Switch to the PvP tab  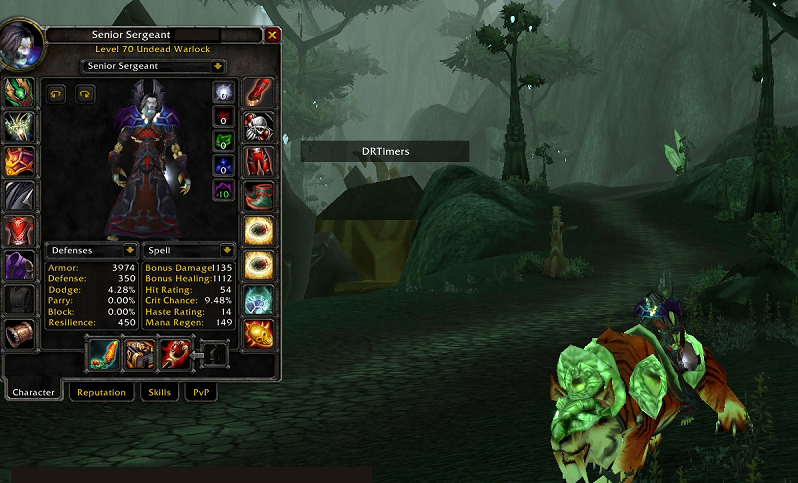[200, 392]
